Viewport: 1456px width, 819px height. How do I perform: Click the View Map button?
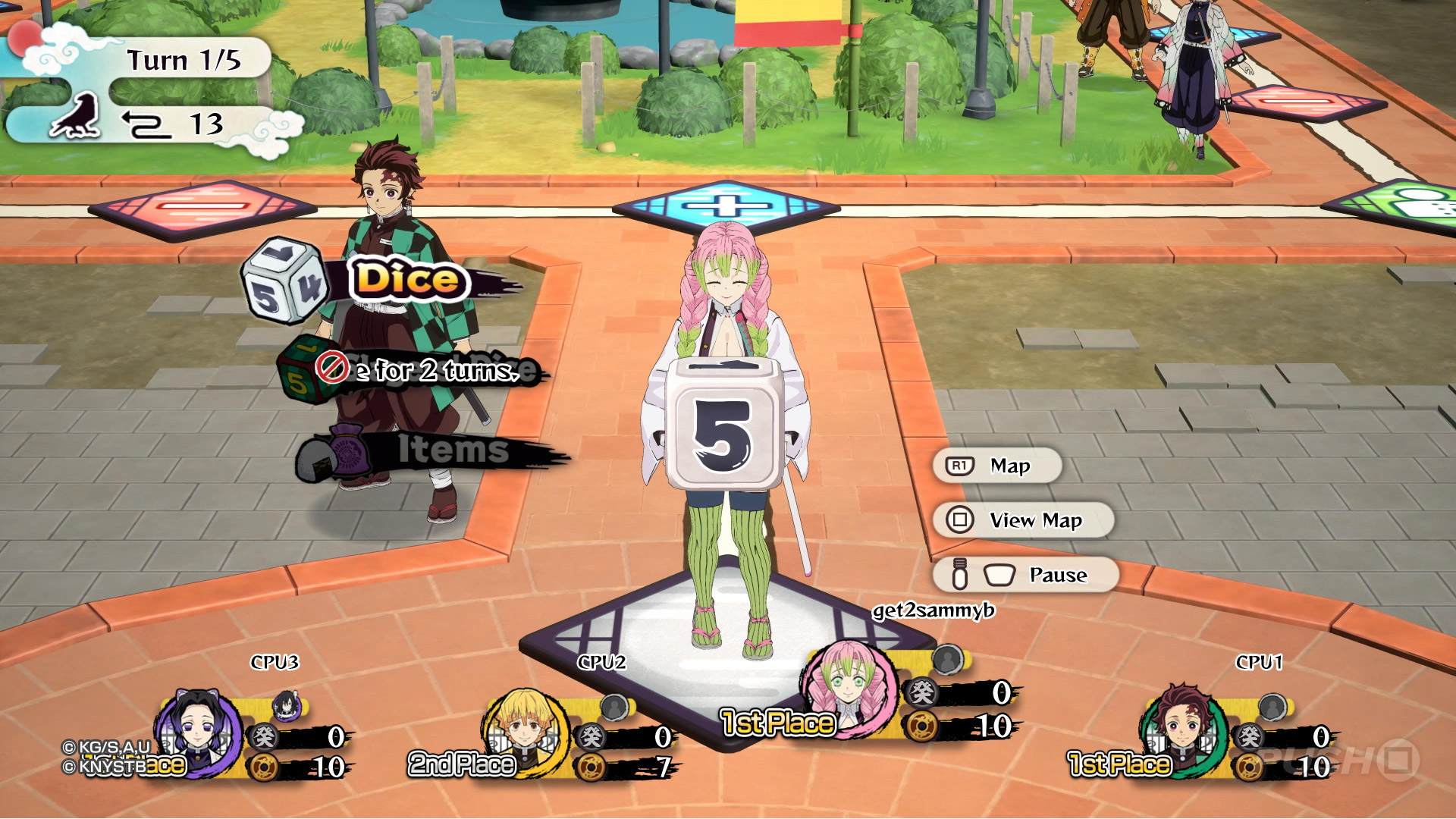coord(1023,520)
